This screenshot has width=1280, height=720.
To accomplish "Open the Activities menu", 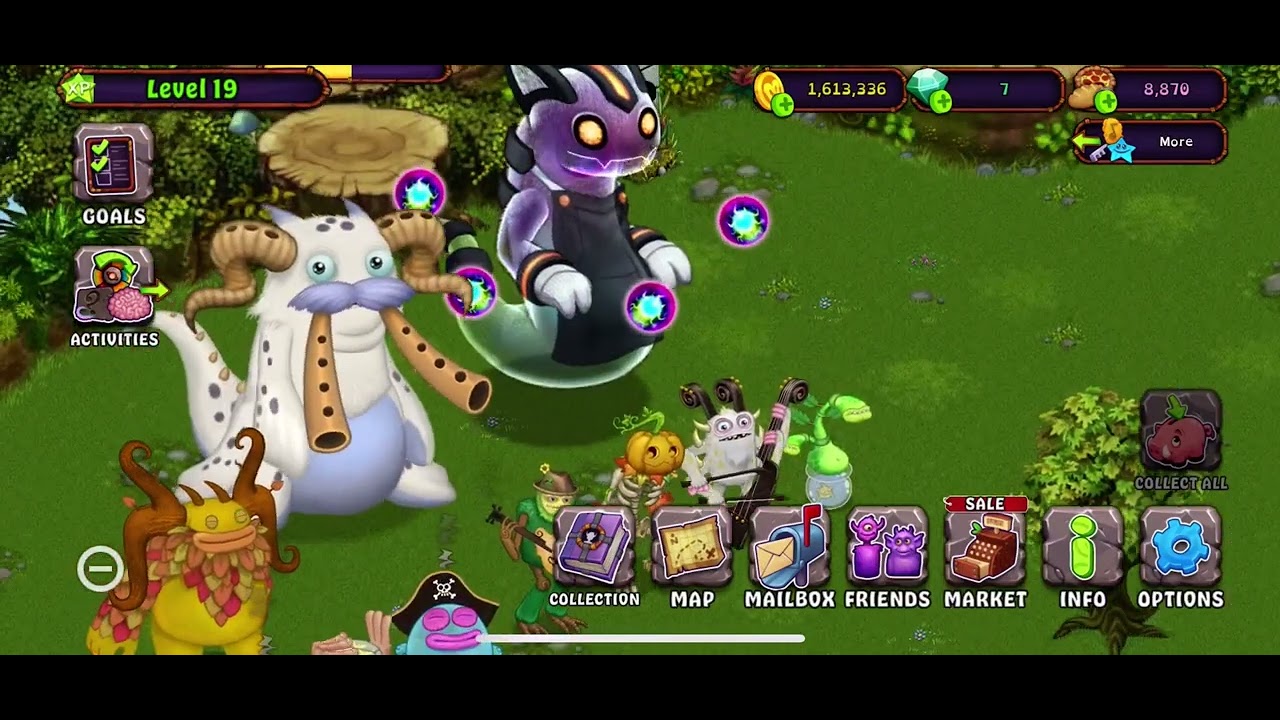I will tap(113, 289).
